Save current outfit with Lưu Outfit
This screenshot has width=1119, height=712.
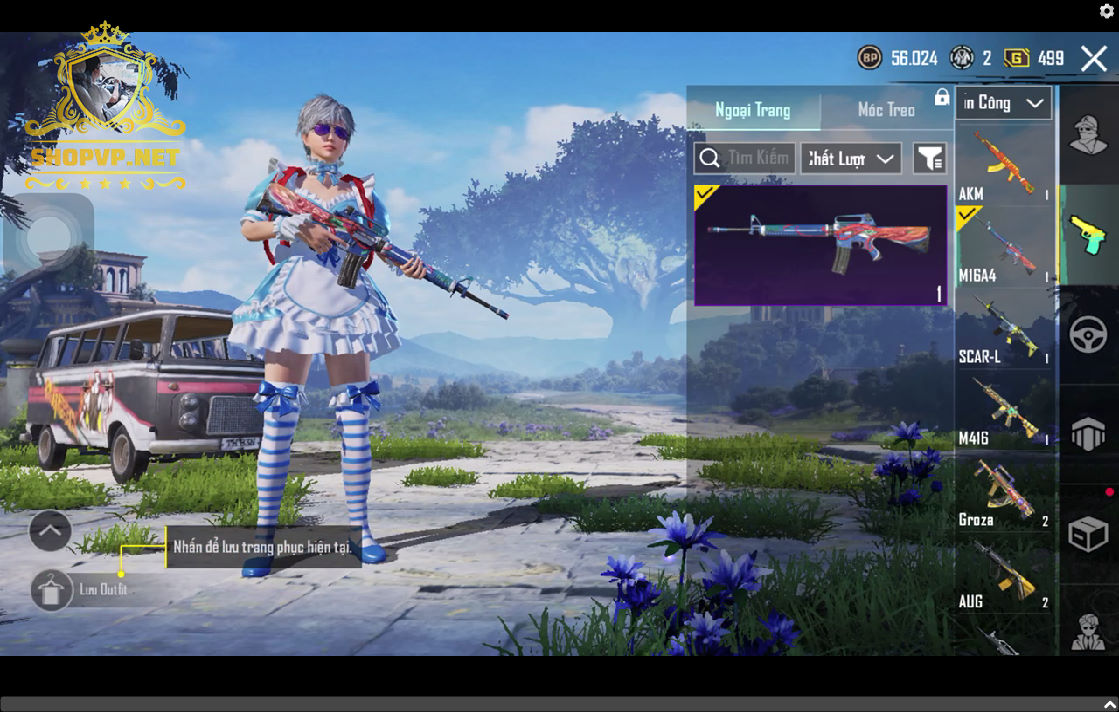(51, 590)
